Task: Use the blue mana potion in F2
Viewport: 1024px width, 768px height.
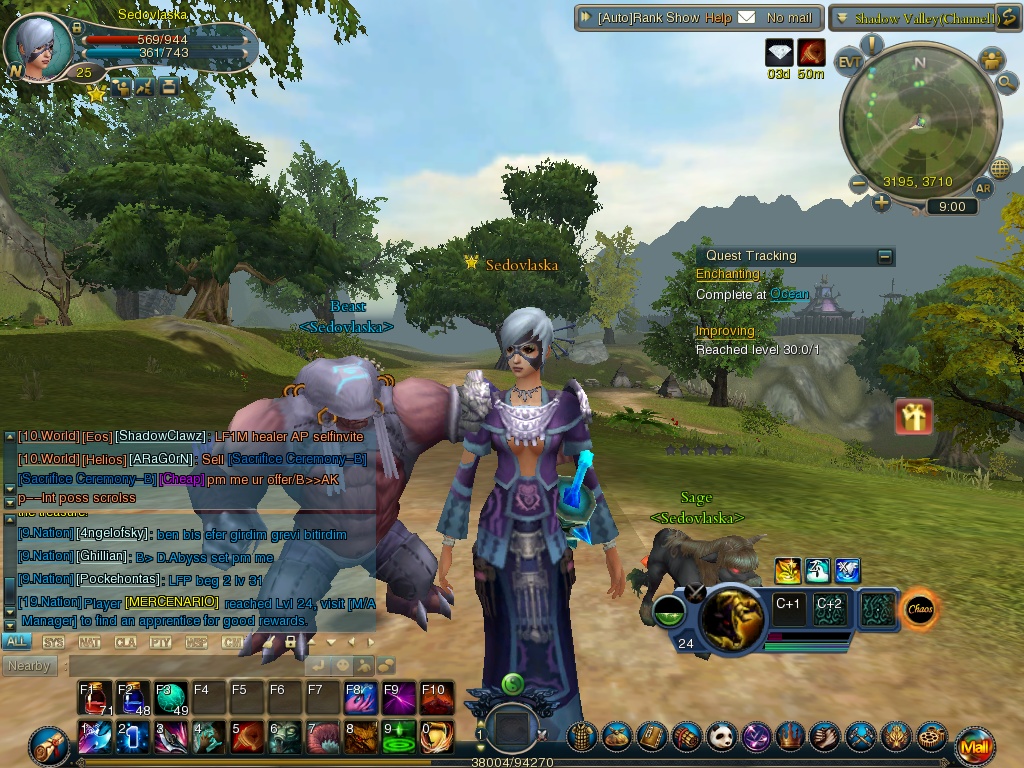Action: [x=134, y=698]
